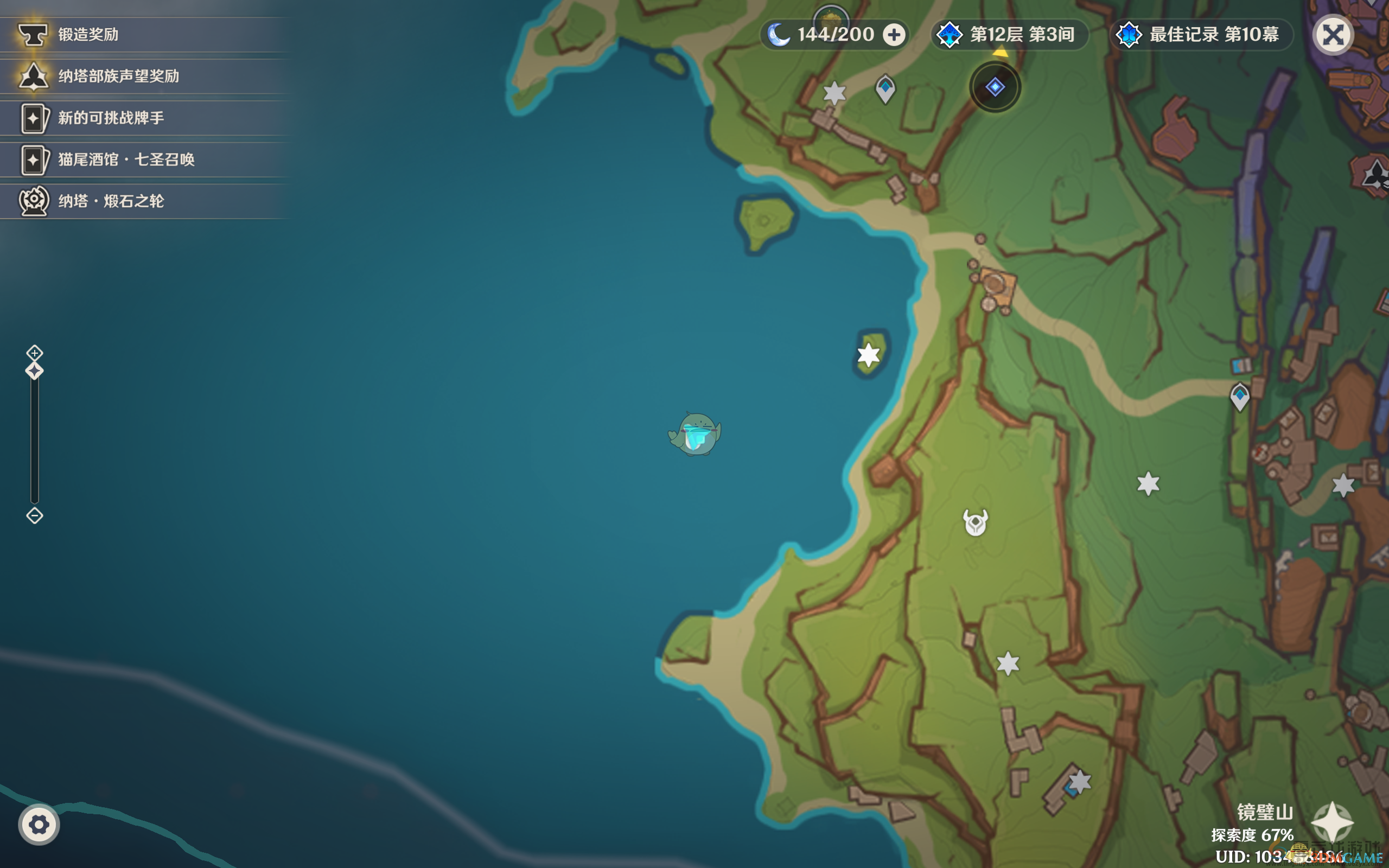Open 新的可挑战牌手 notification entry
The height and width of the screenshot is (868, 1389).
[x=110, y=118]
